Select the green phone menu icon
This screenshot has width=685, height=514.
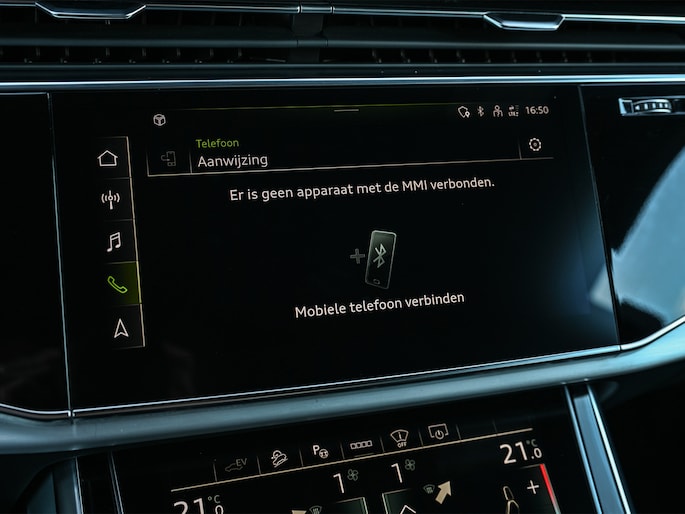click(x=116, y=284)
